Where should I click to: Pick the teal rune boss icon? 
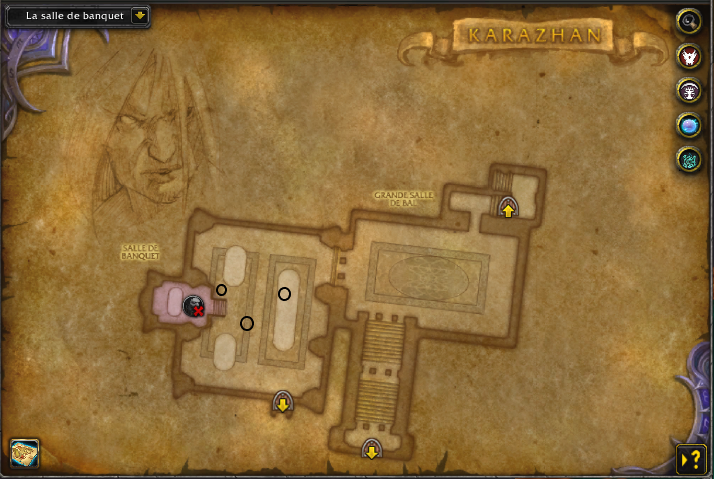pyautogui.click(x=688, y=159)
